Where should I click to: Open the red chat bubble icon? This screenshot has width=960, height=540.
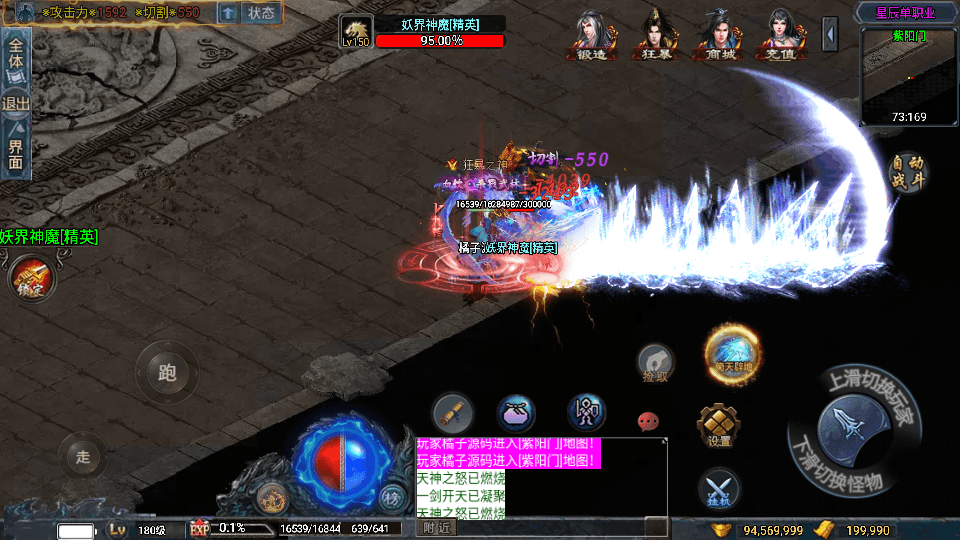(x=648, y=421)
